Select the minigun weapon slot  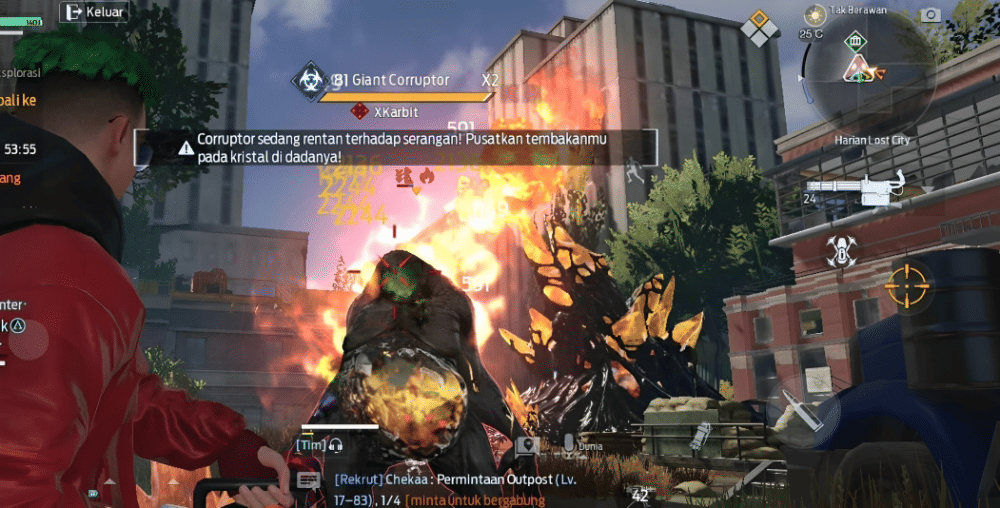point(855,188)
